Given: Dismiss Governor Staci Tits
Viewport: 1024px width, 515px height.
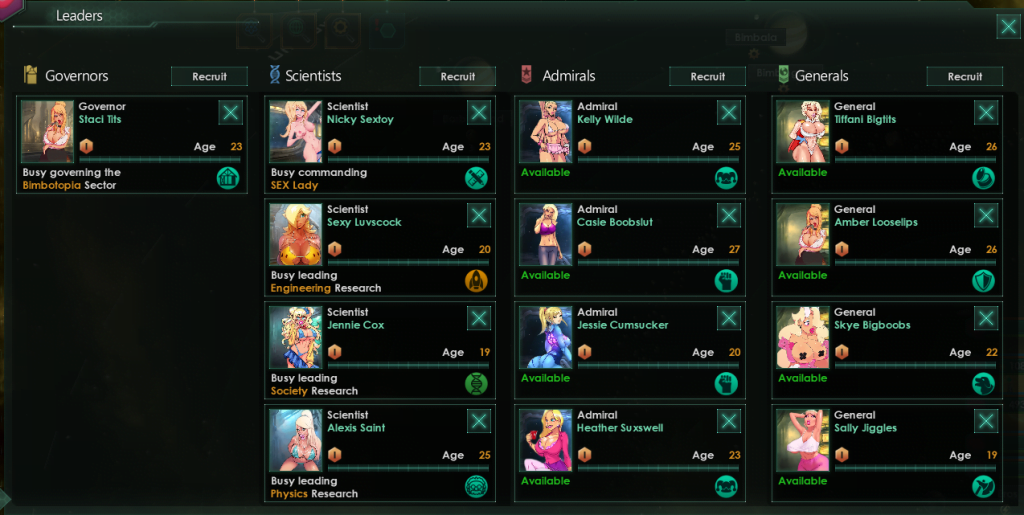Looking at the screenshot, I should 231,113.
